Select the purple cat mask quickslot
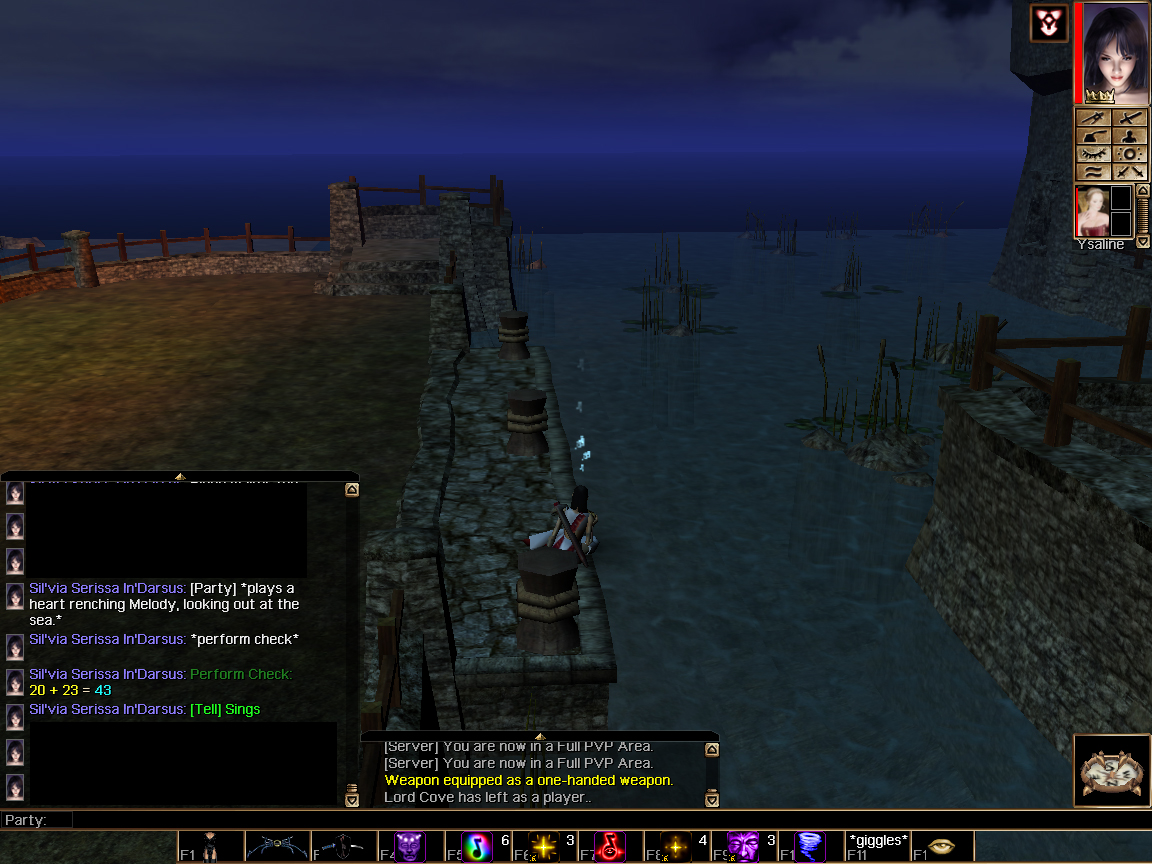 tap(409, 846)
